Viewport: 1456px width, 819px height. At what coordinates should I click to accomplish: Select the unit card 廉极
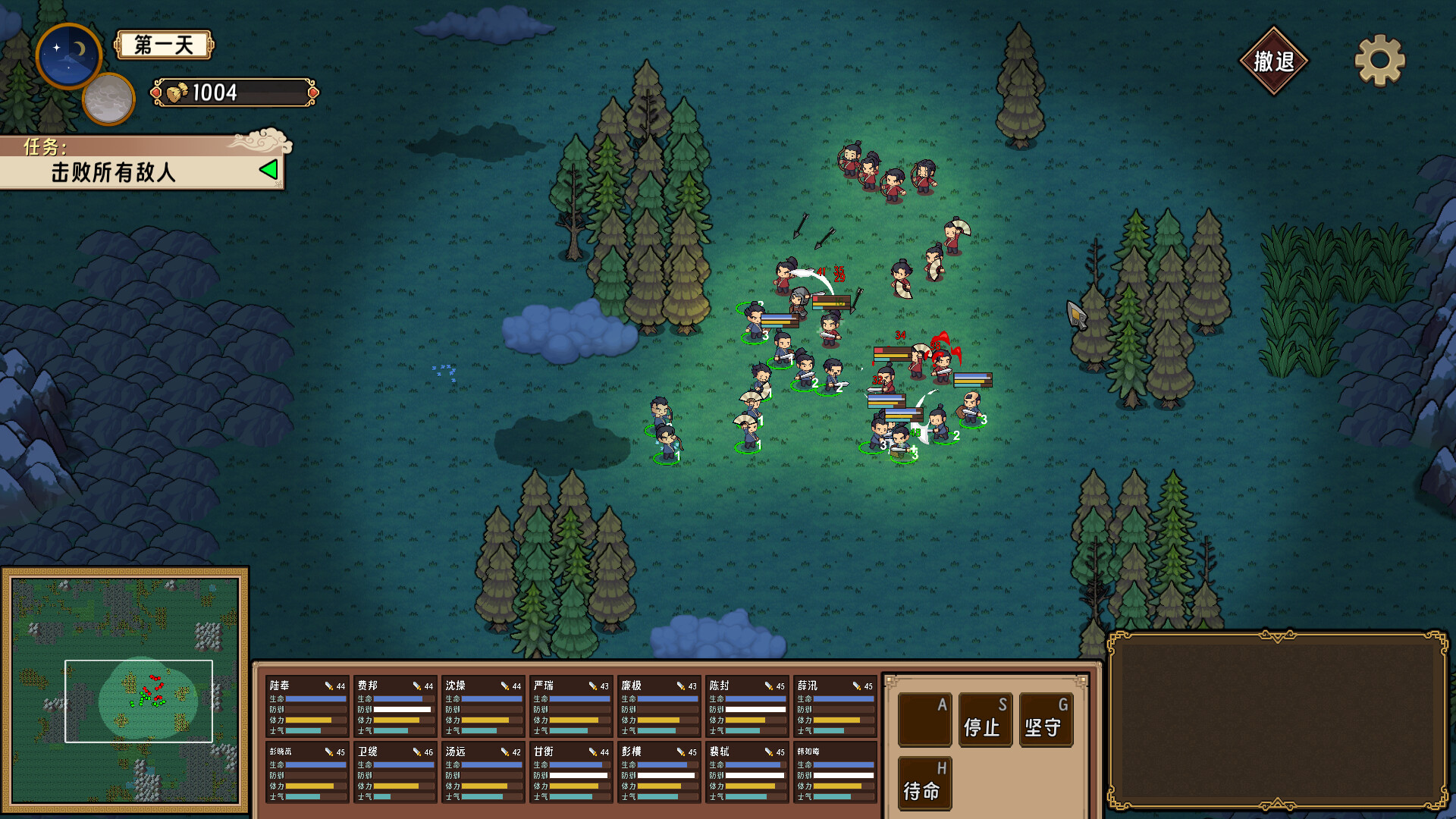click(x=659, y=707)
